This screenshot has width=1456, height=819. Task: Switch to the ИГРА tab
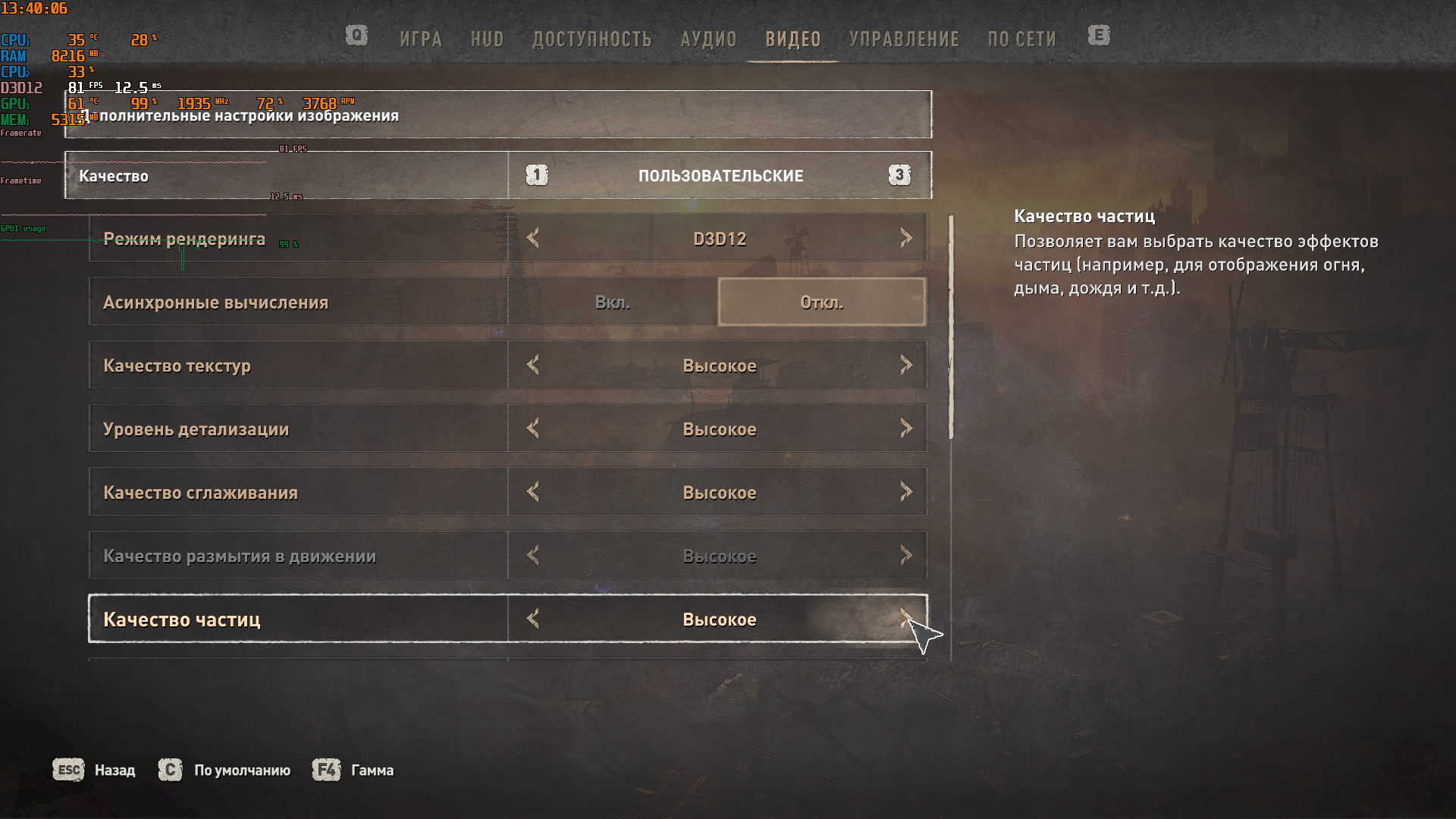tap(421, 39)
